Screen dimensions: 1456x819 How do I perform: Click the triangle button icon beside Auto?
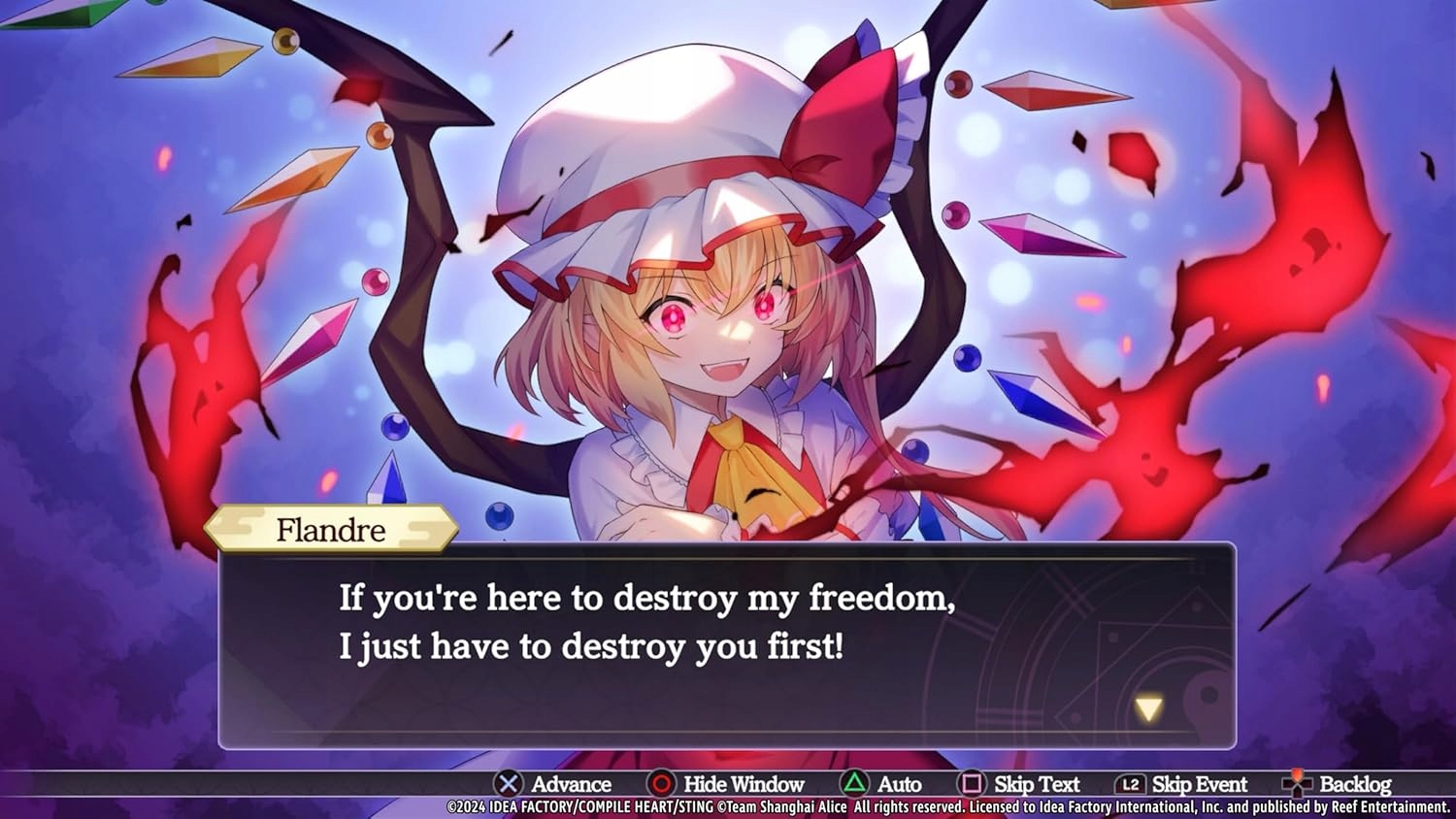pyautogui.click(x=852, y=784)
